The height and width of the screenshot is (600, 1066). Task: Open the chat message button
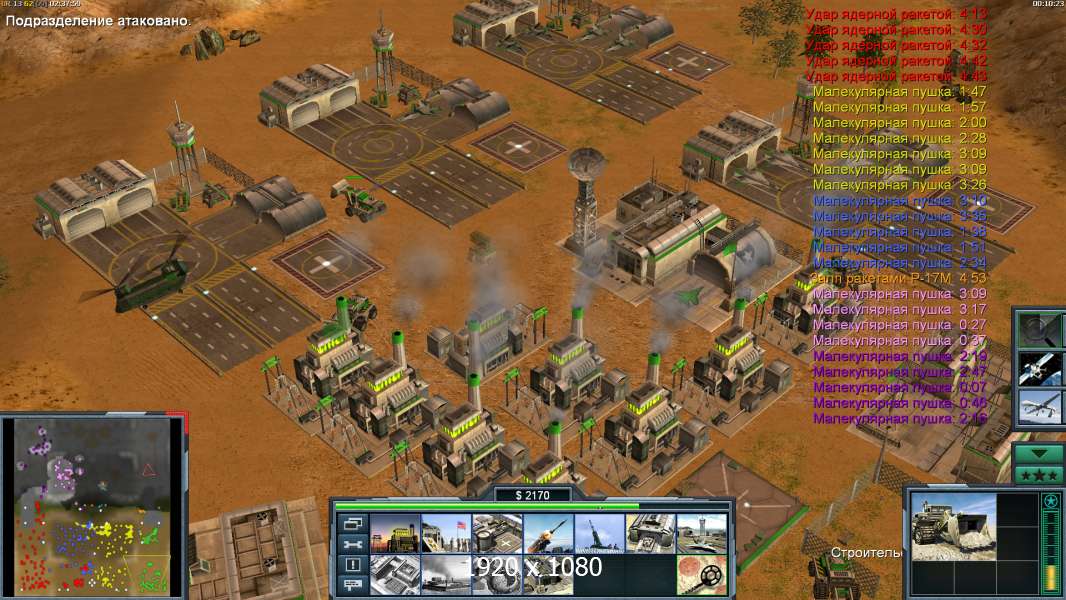[x=352, y=586]
